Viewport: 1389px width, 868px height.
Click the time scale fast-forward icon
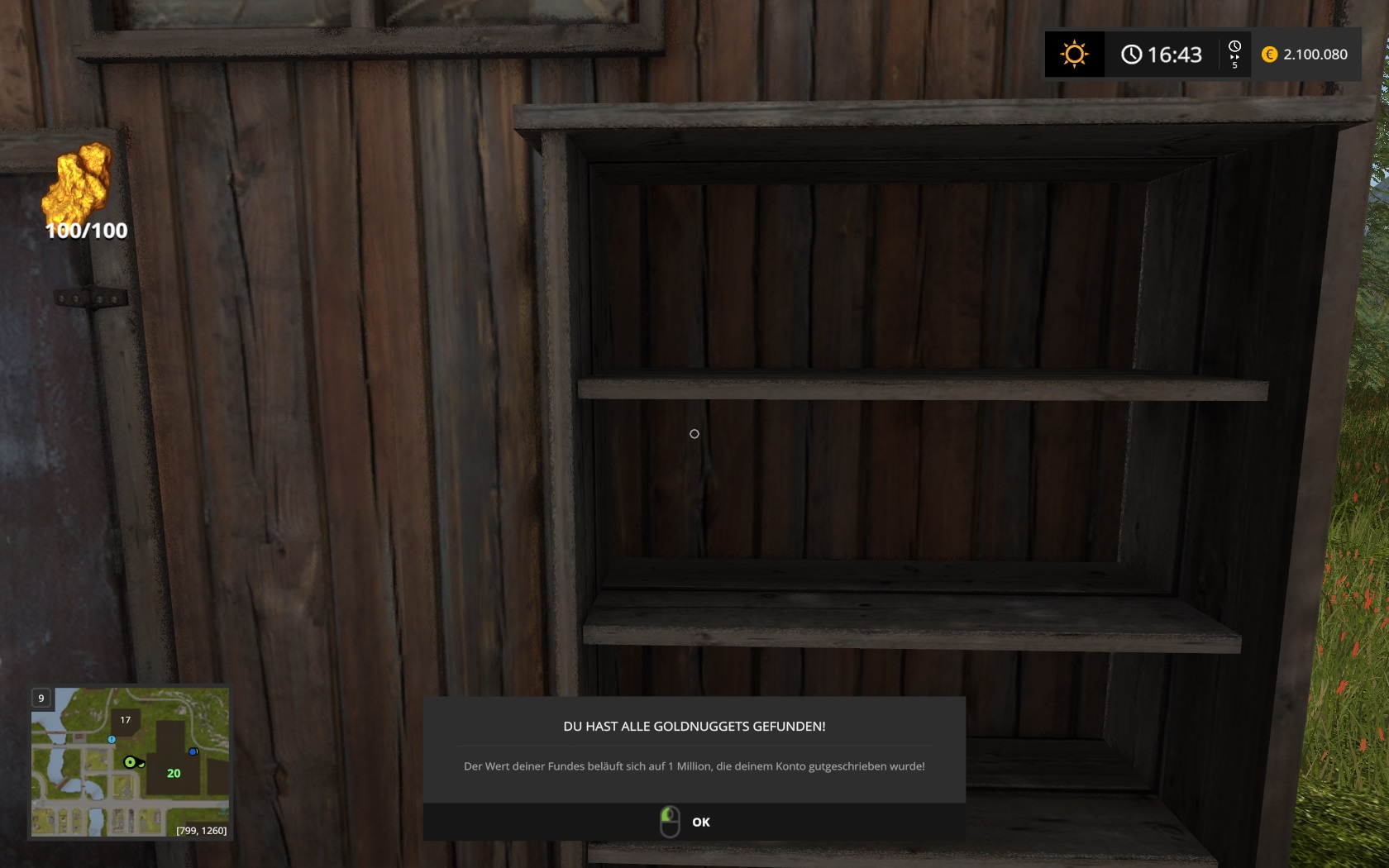point(1234,55)
